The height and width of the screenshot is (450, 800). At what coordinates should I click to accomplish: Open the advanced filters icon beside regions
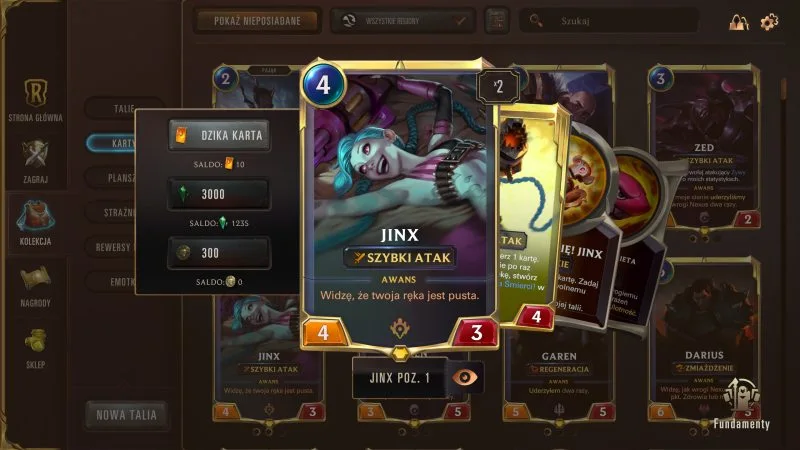(495, 20)
